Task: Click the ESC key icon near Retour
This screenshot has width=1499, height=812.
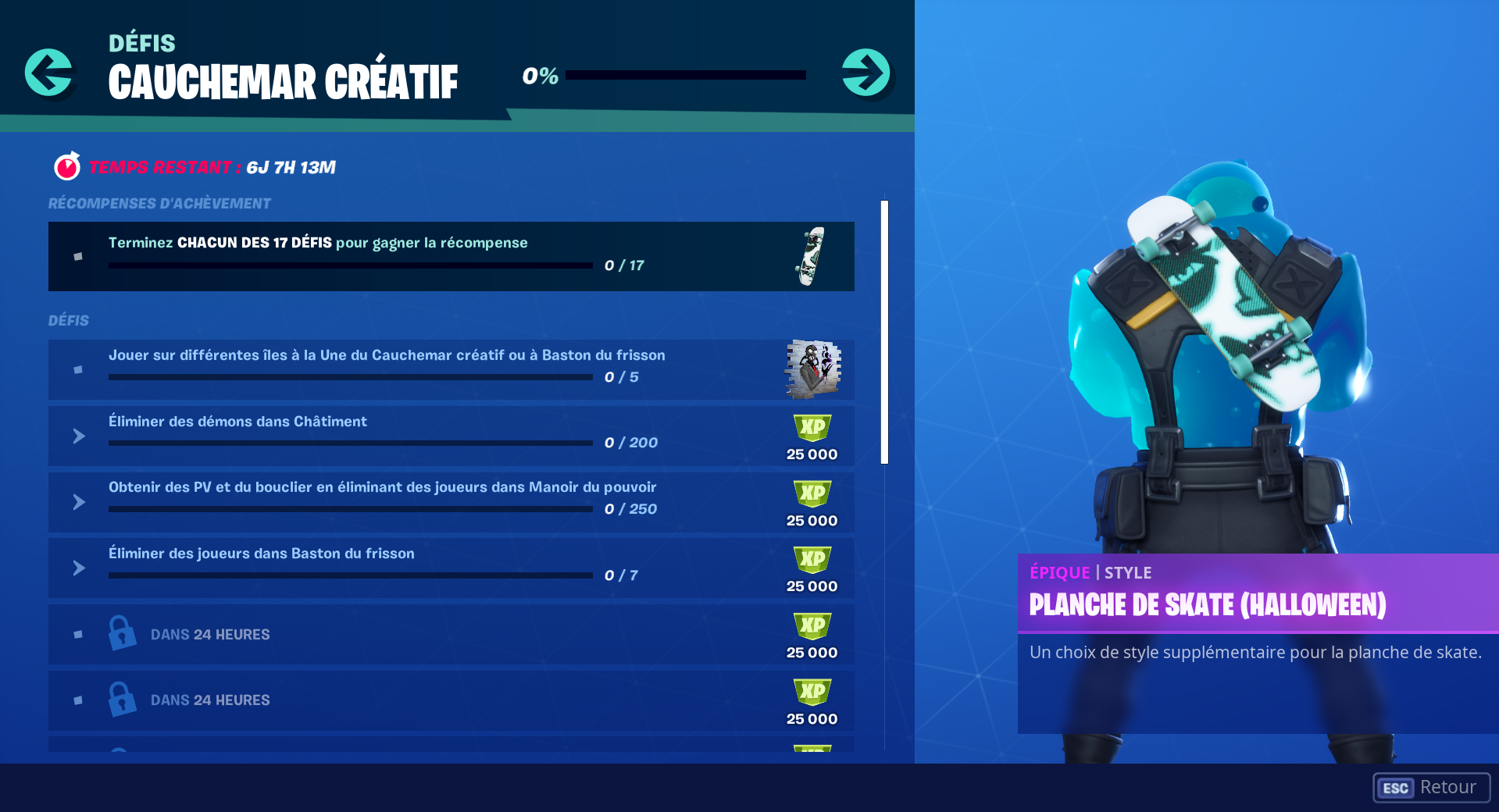Action: tap(1396, 788)
